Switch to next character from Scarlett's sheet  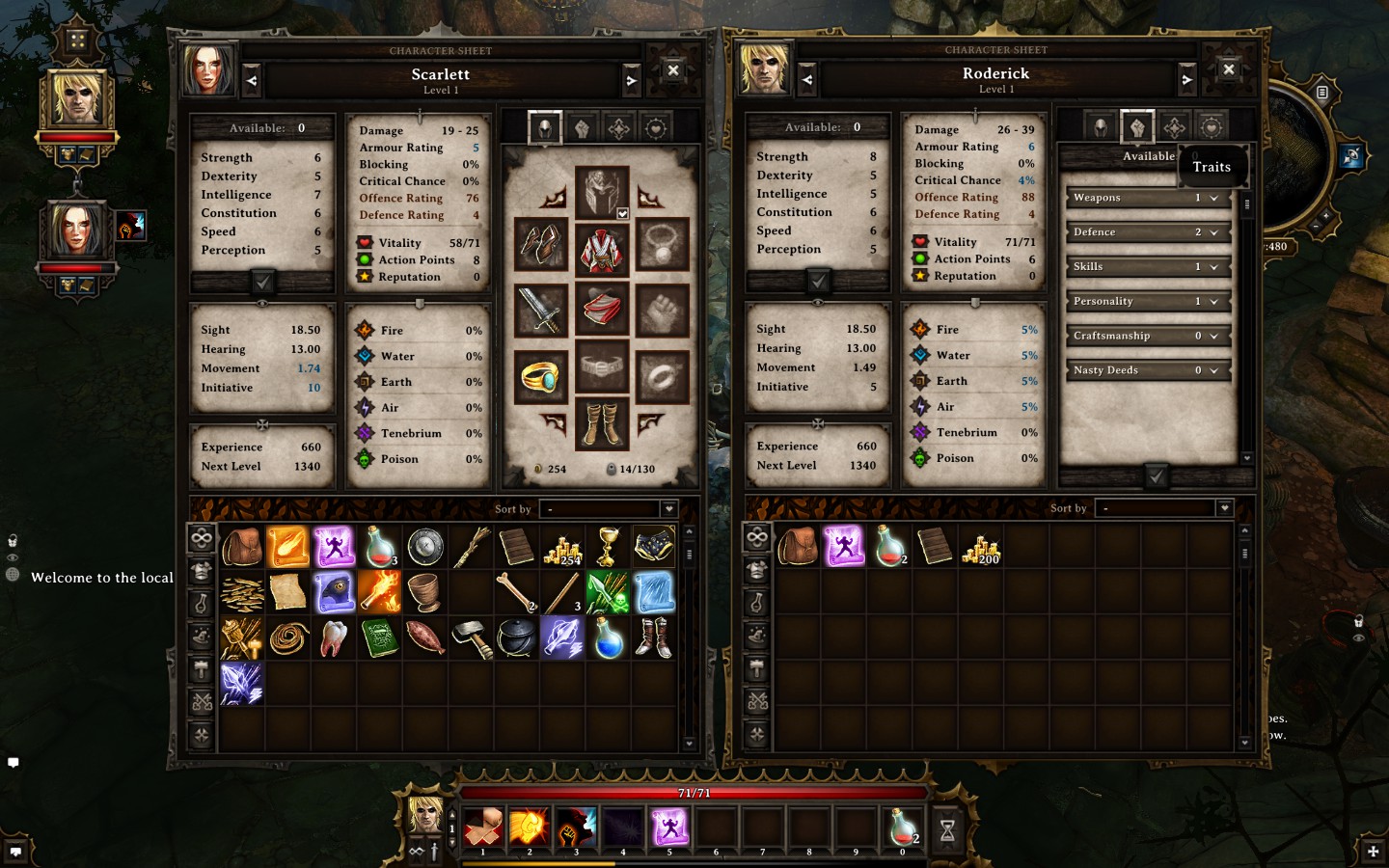coord(632,81)
